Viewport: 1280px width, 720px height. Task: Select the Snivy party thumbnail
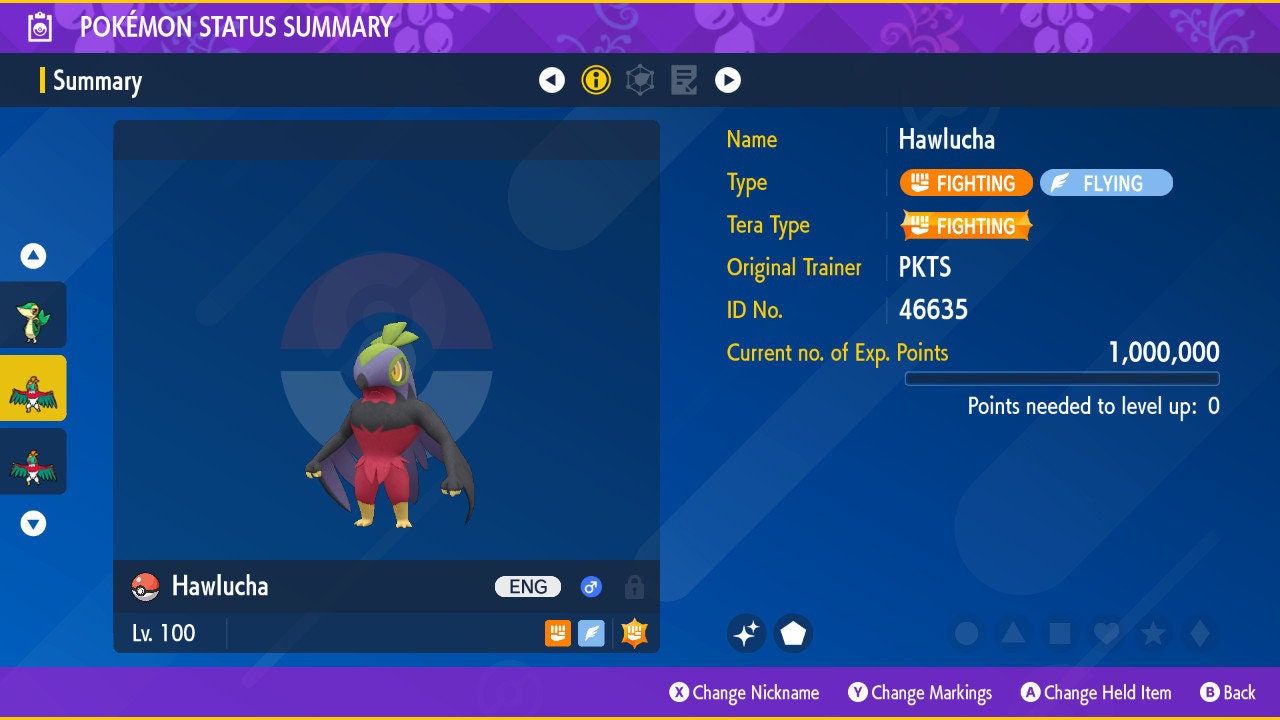34,315
